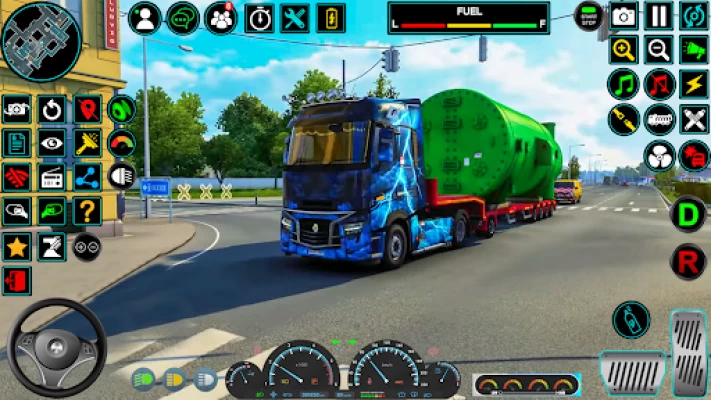Pause the game
The height and width of the screenshot is (400, 711).
click(x=658, y=16)
